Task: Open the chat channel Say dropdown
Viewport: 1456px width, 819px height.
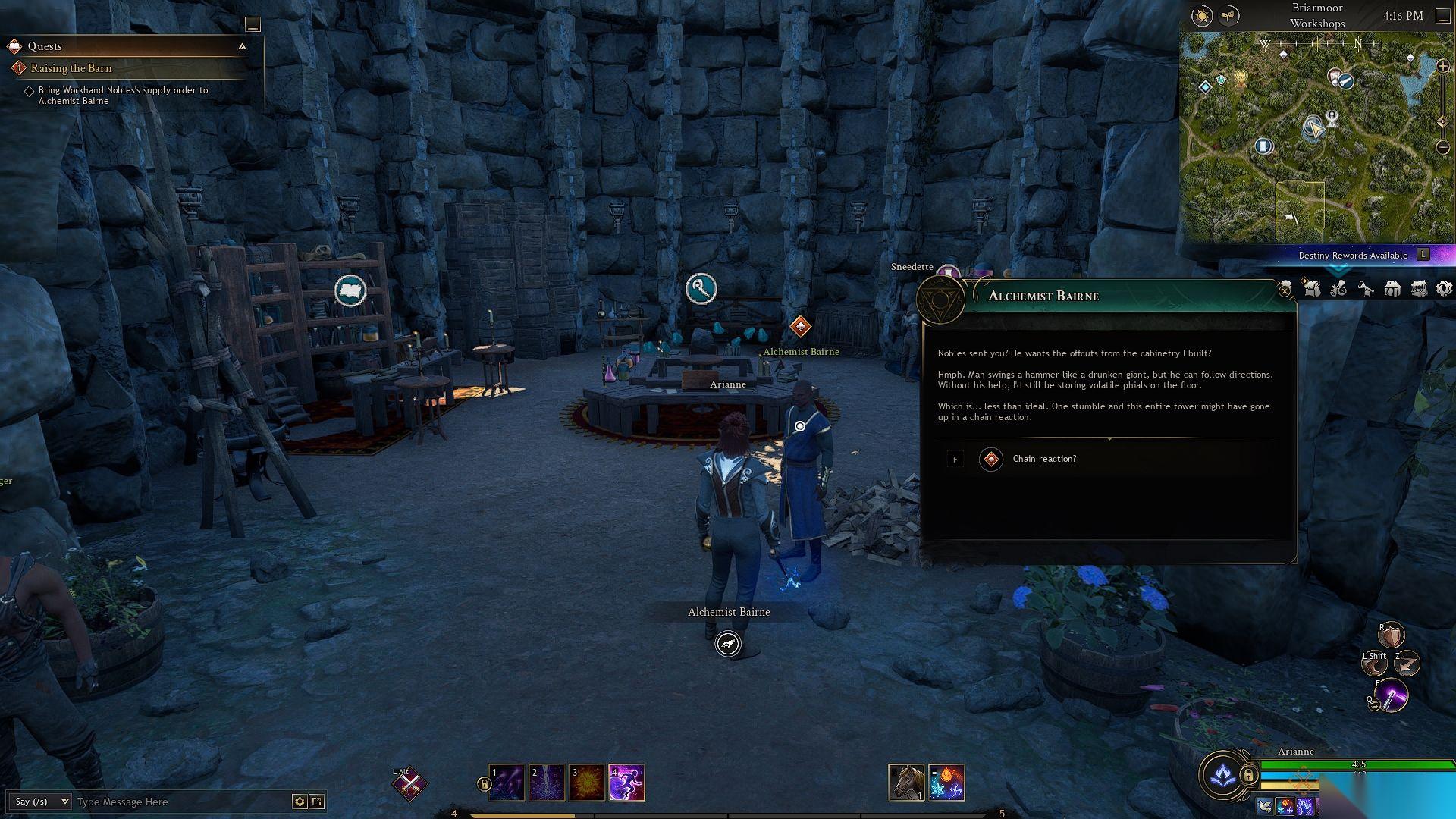Action: (42, 802)
